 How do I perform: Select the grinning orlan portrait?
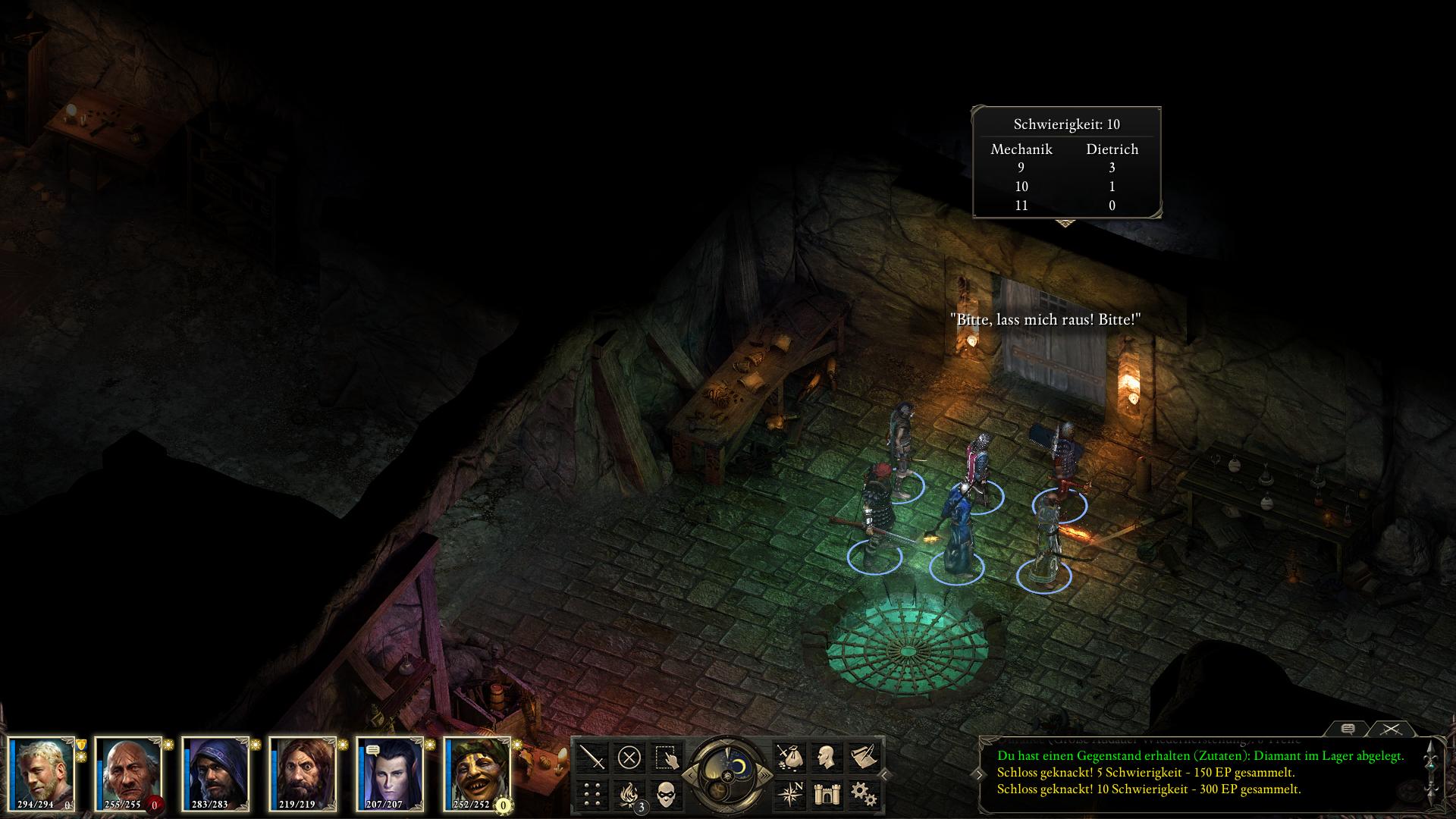477,772
